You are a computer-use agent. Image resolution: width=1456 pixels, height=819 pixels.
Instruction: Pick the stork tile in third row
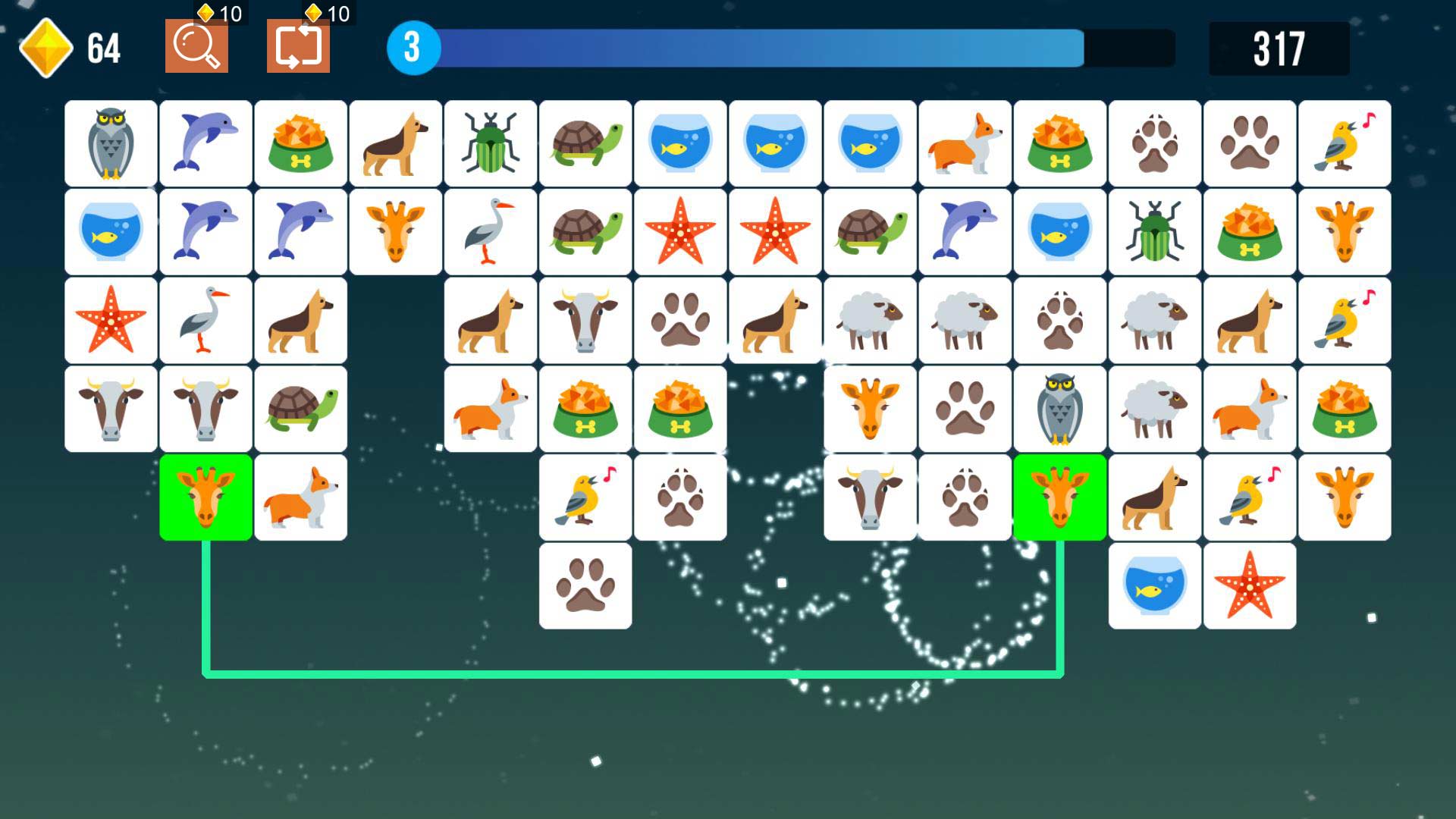[x=205, y=318]
